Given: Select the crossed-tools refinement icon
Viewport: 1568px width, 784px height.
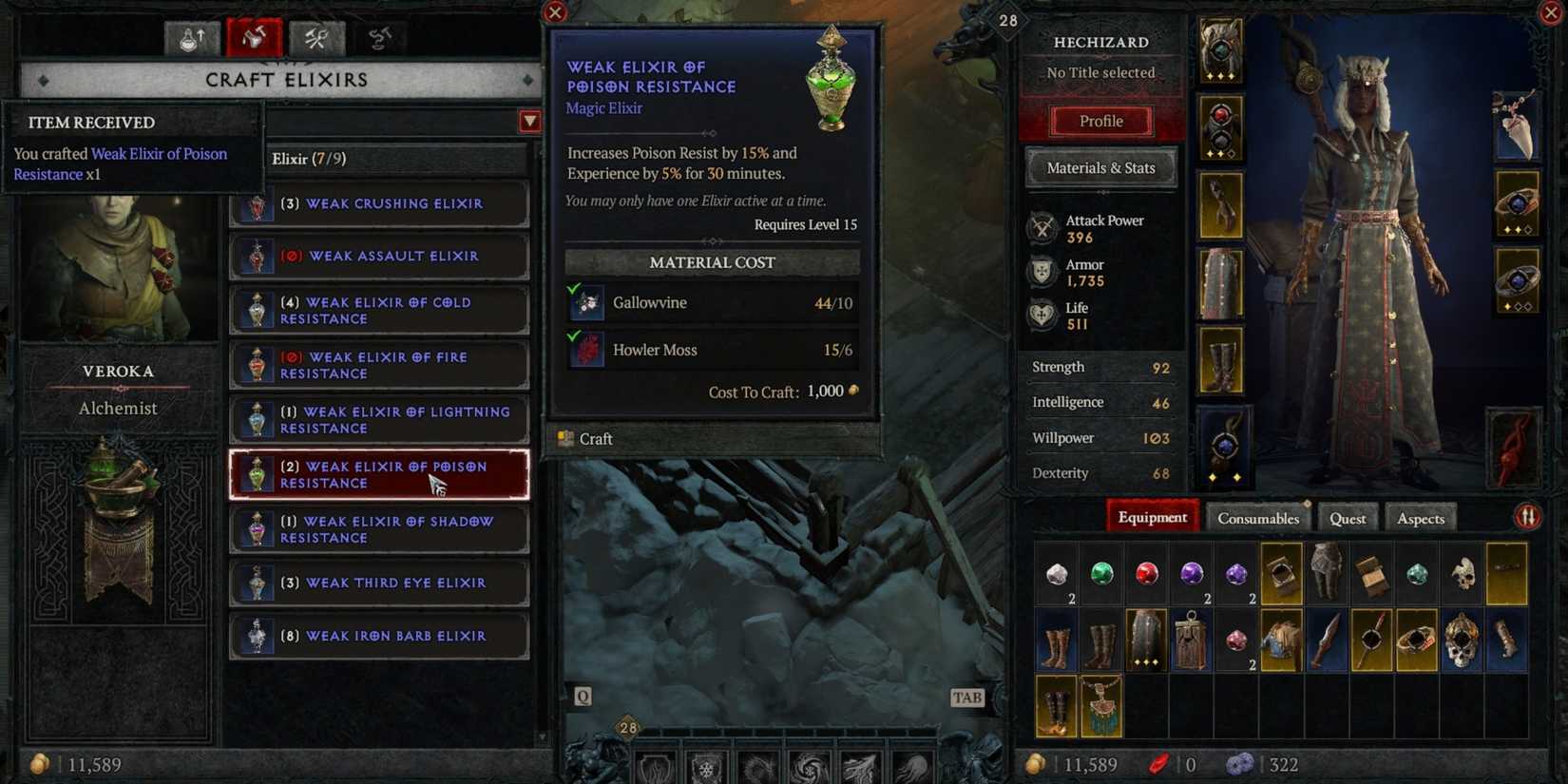Looking at the screenshot, I should [317, 38].
